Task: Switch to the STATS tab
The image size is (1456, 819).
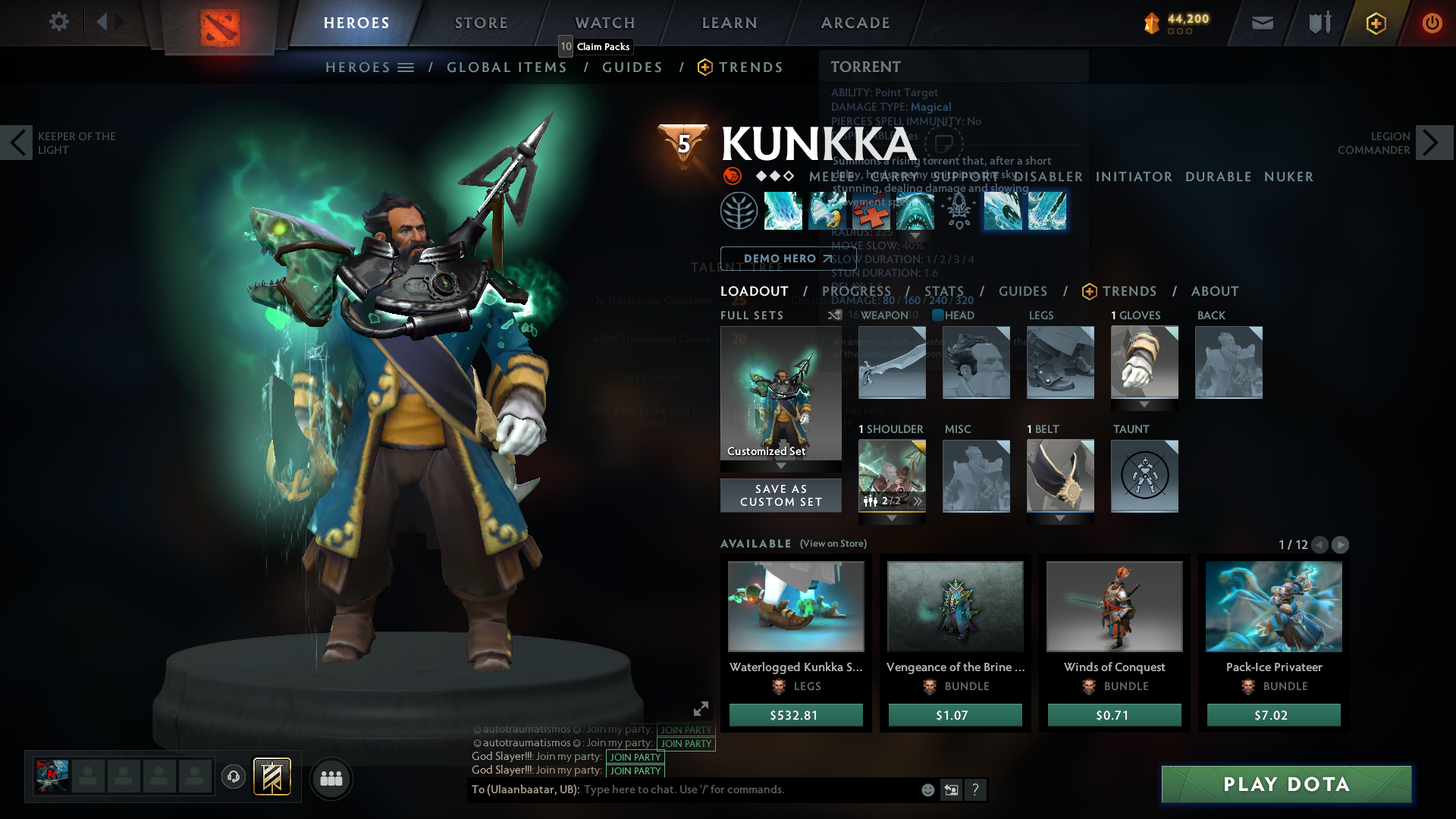Action: pyautogui.click(x=944, y=291)
